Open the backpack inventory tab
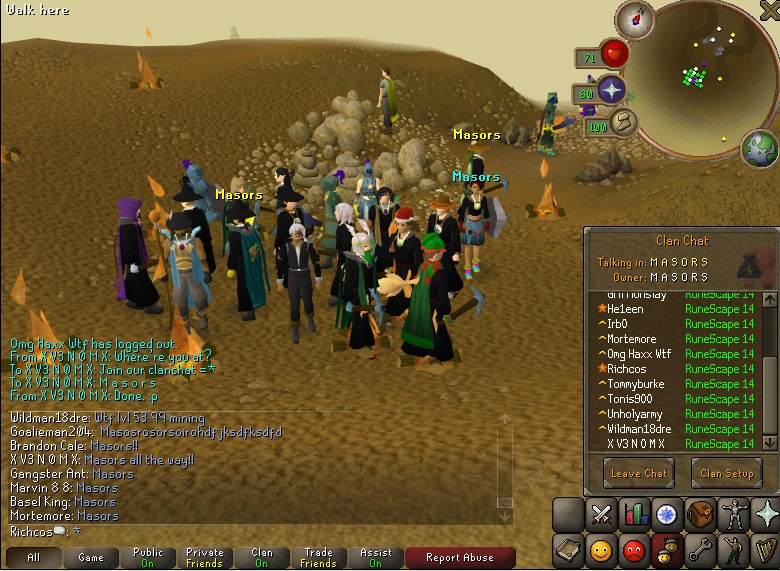The width and height of the screenshot is (780, 571). pos(700,515)
